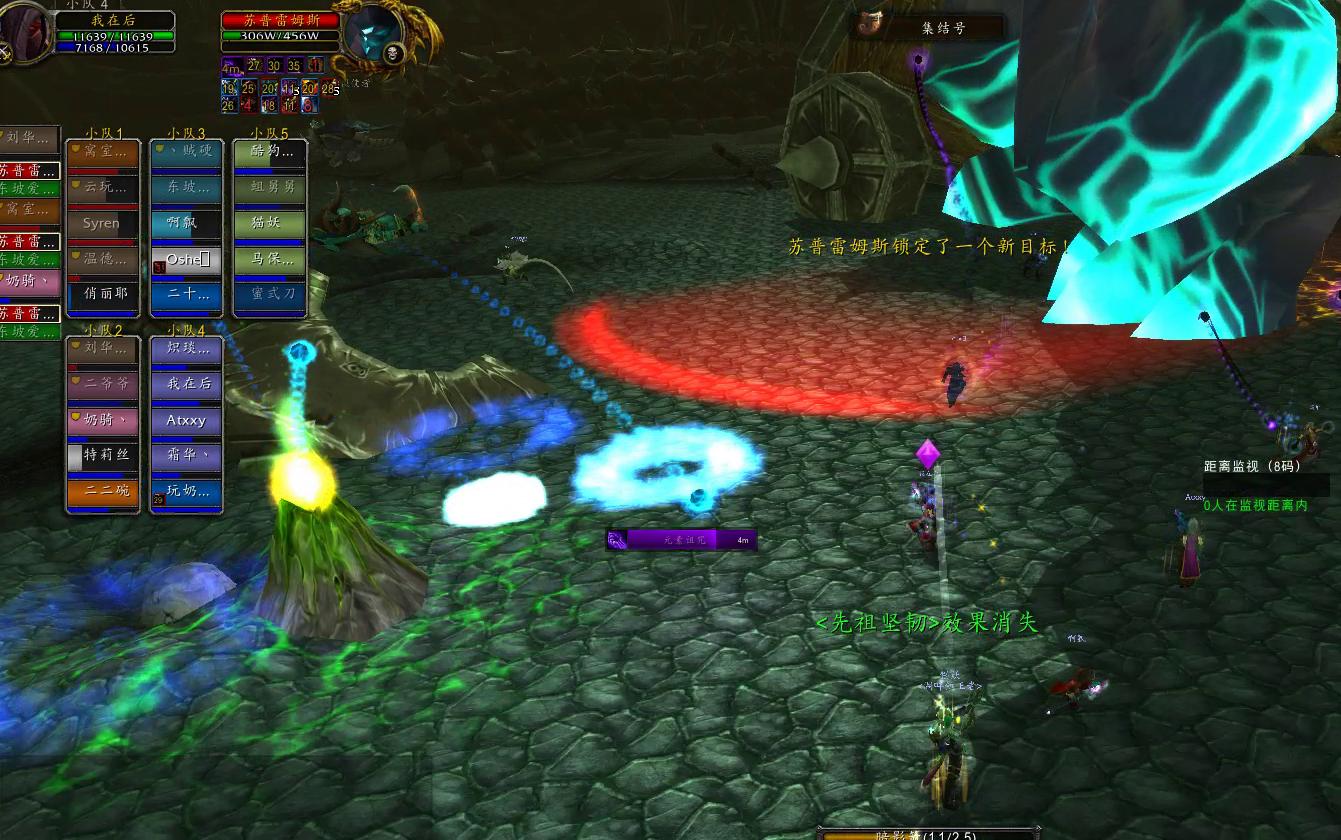Select raid member 特莉丝
Screen dimensions: 1341x840
point(102,456)
